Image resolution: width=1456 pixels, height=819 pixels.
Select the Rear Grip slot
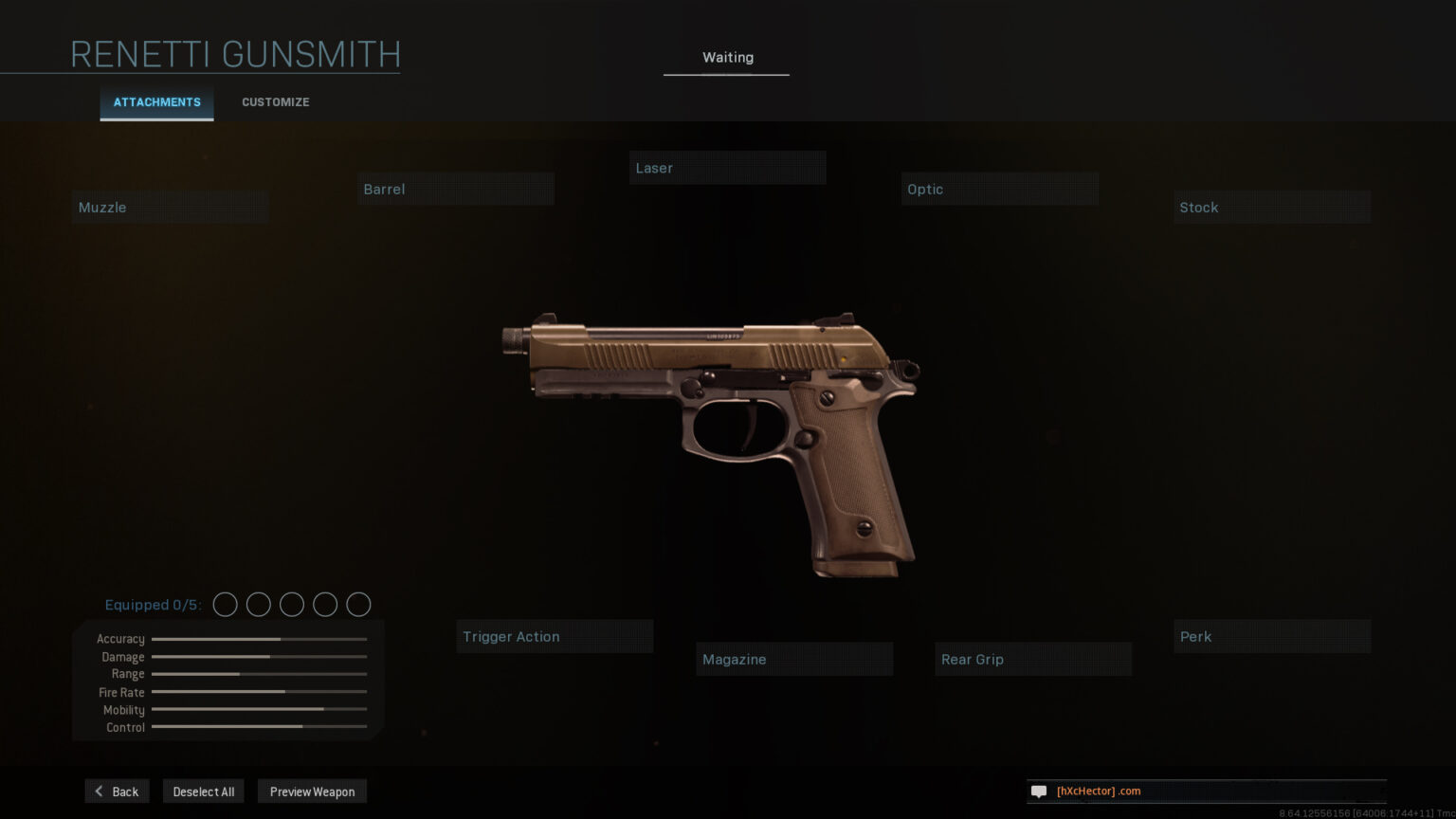click(1033, 660)
